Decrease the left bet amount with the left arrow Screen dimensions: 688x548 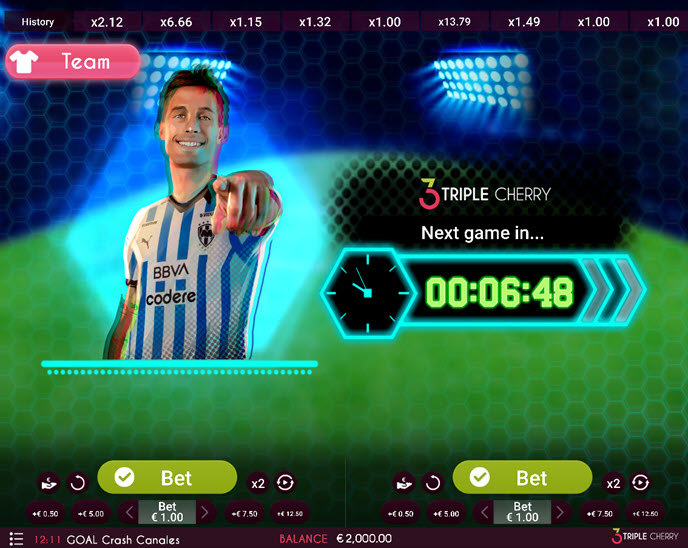point(127,513)
